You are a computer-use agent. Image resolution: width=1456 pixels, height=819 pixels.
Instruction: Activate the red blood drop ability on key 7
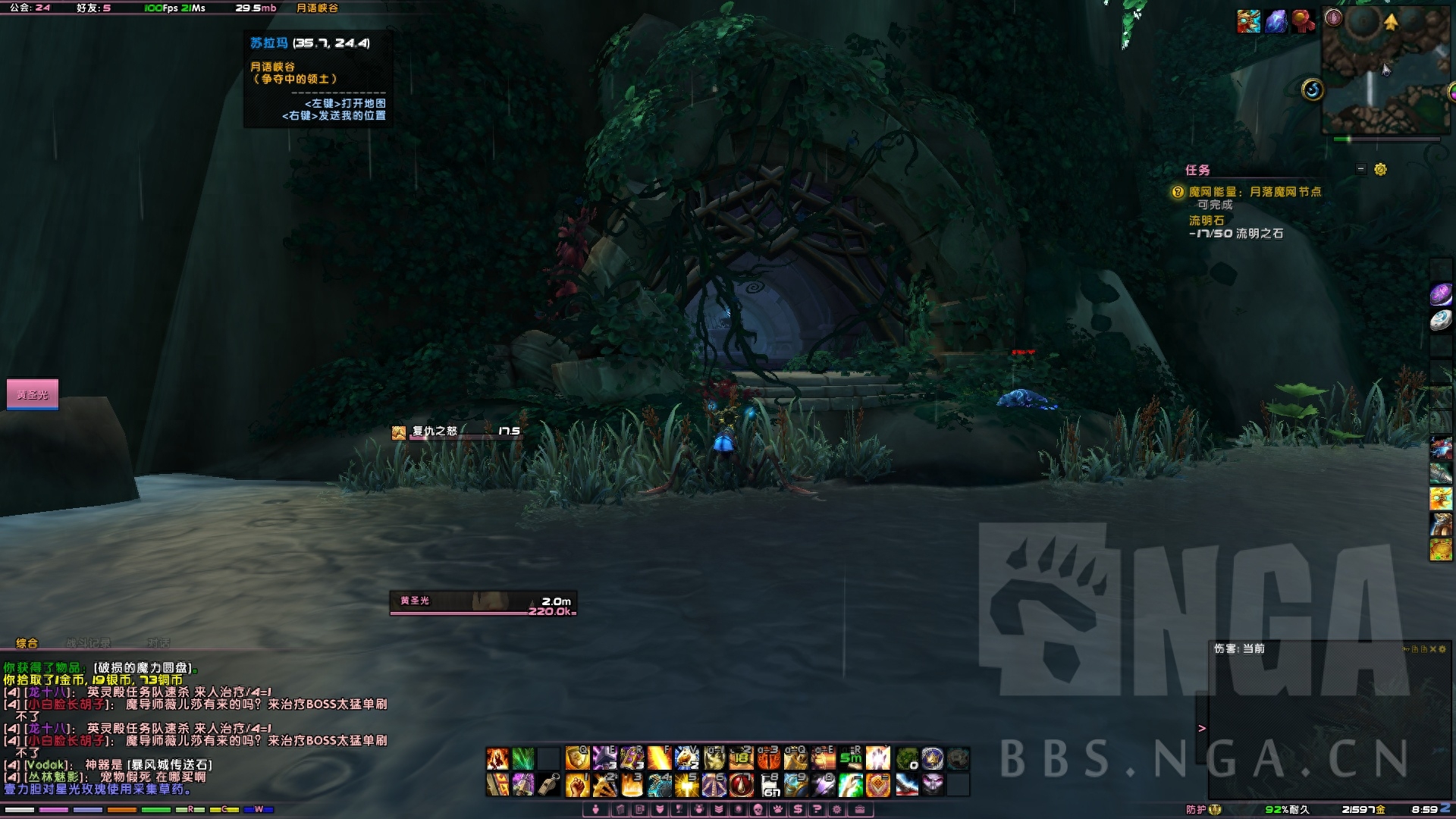tap(741, 785)
